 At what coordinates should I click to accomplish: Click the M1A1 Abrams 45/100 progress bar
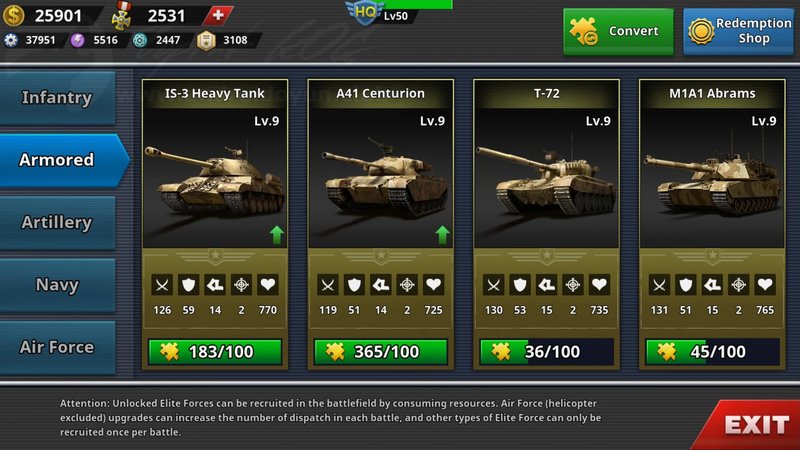711,352
